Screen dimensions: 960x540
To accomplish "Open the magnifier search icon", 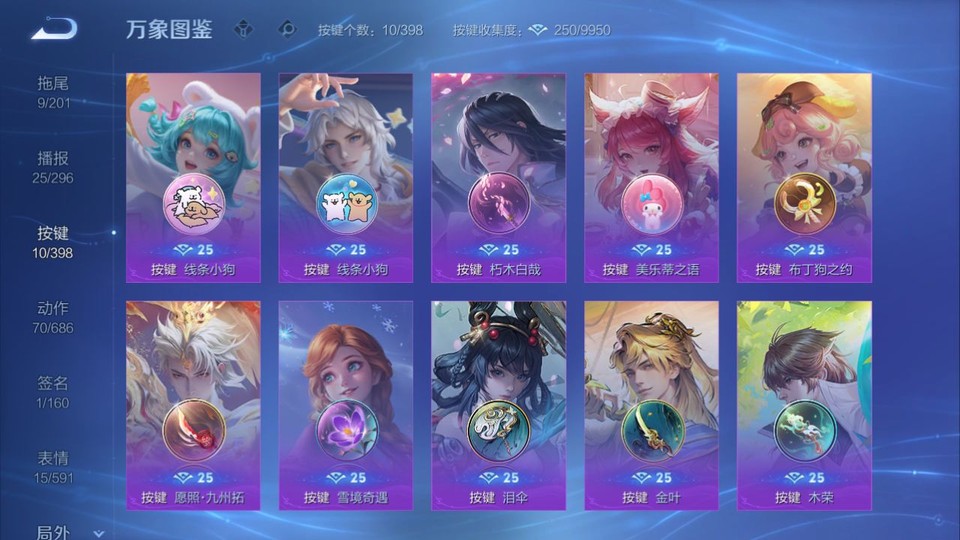I will pyautogui.click(x=287, y=29).
